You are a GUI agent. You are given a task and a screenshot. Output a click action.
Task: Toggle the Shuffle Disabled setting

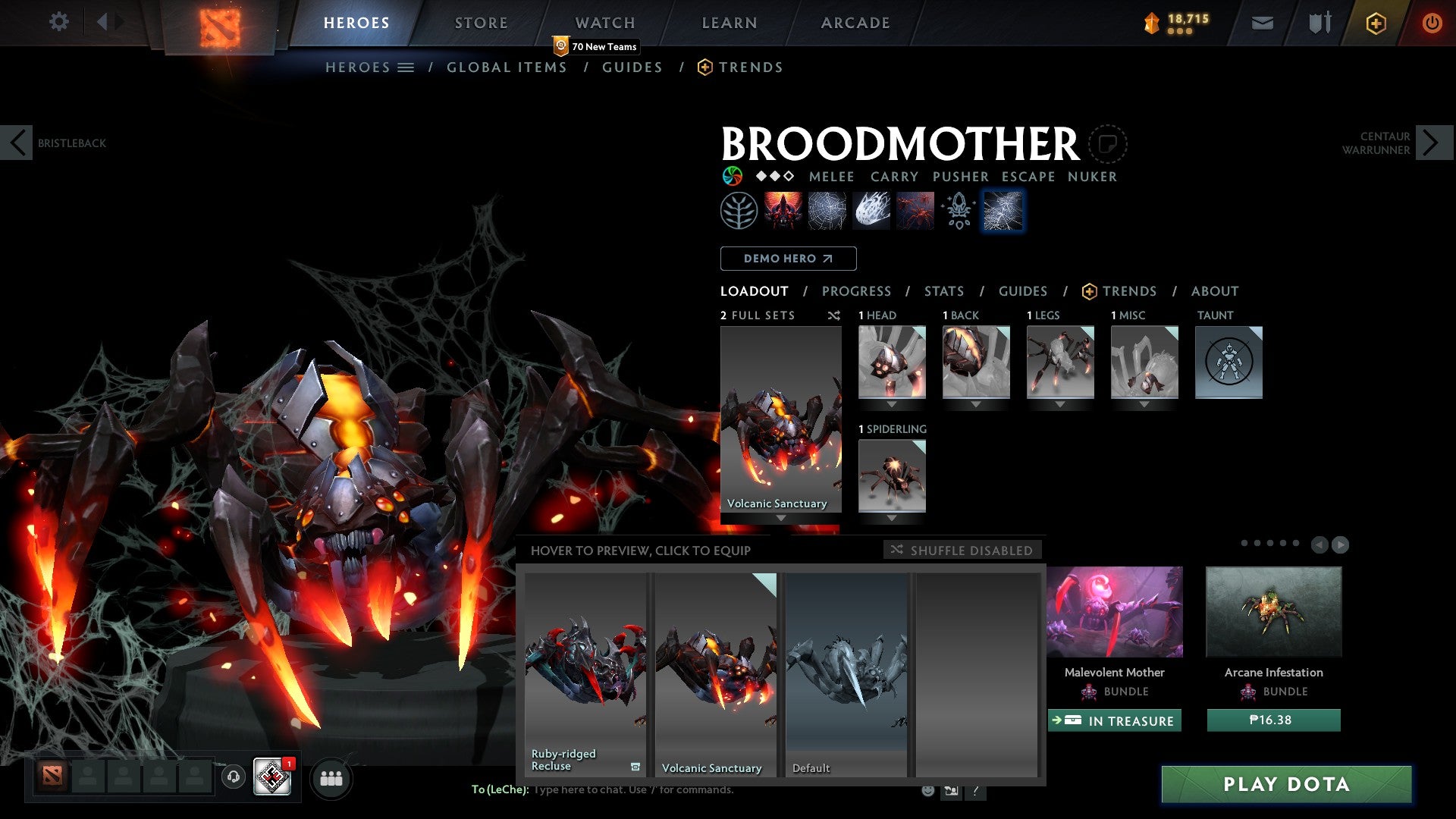click(x=963, y=550)
